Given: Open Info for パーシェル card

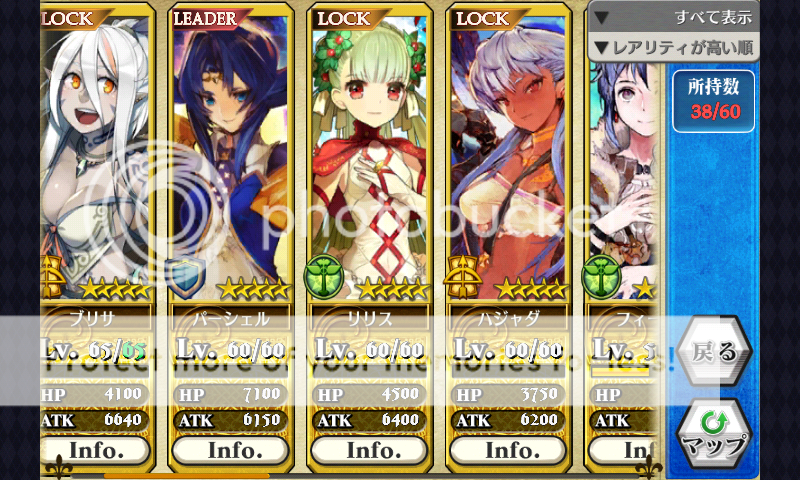Looking at the screenshot, I should click(x=234, y=450).
